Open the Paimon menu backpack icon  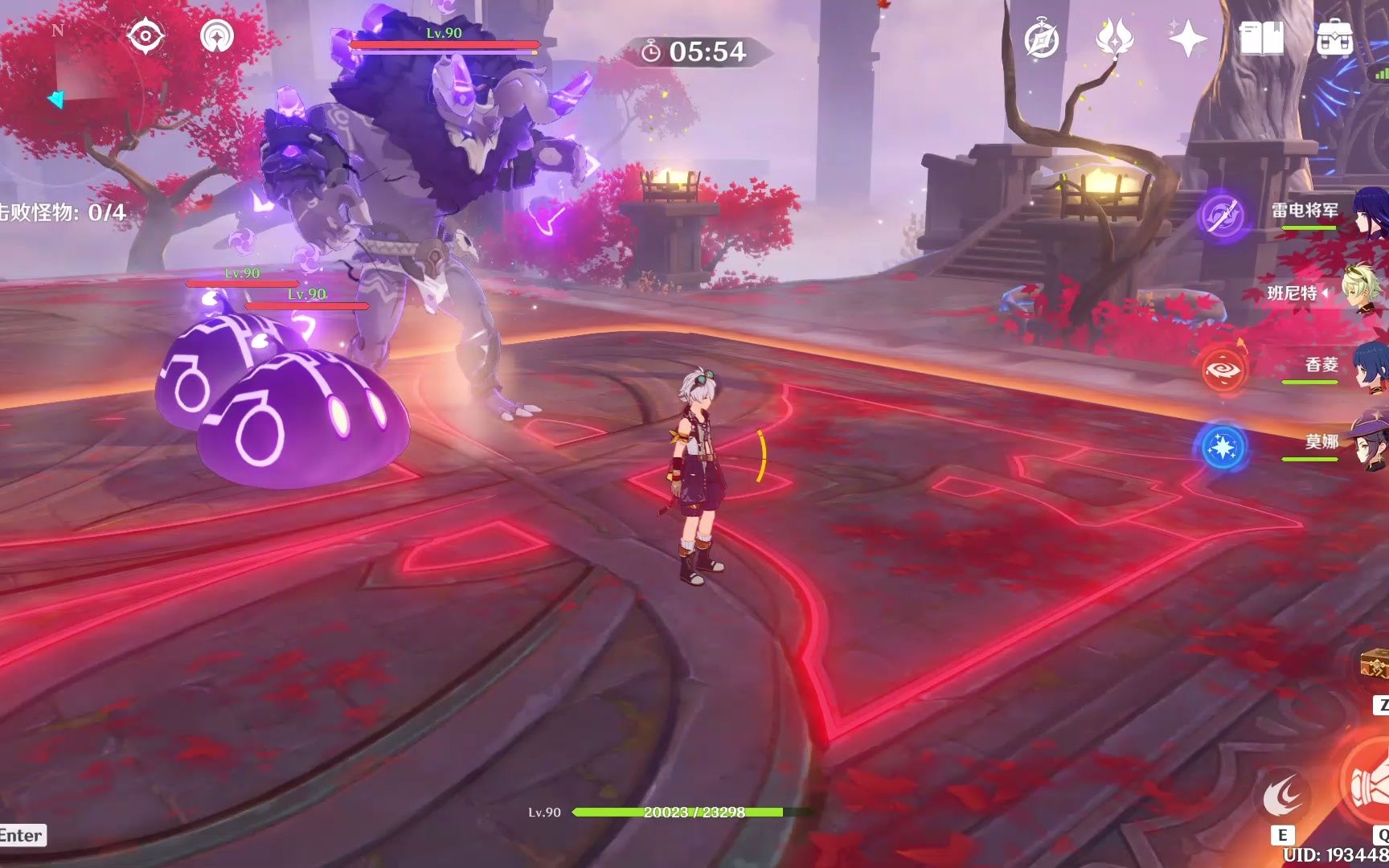point(1334,36)
